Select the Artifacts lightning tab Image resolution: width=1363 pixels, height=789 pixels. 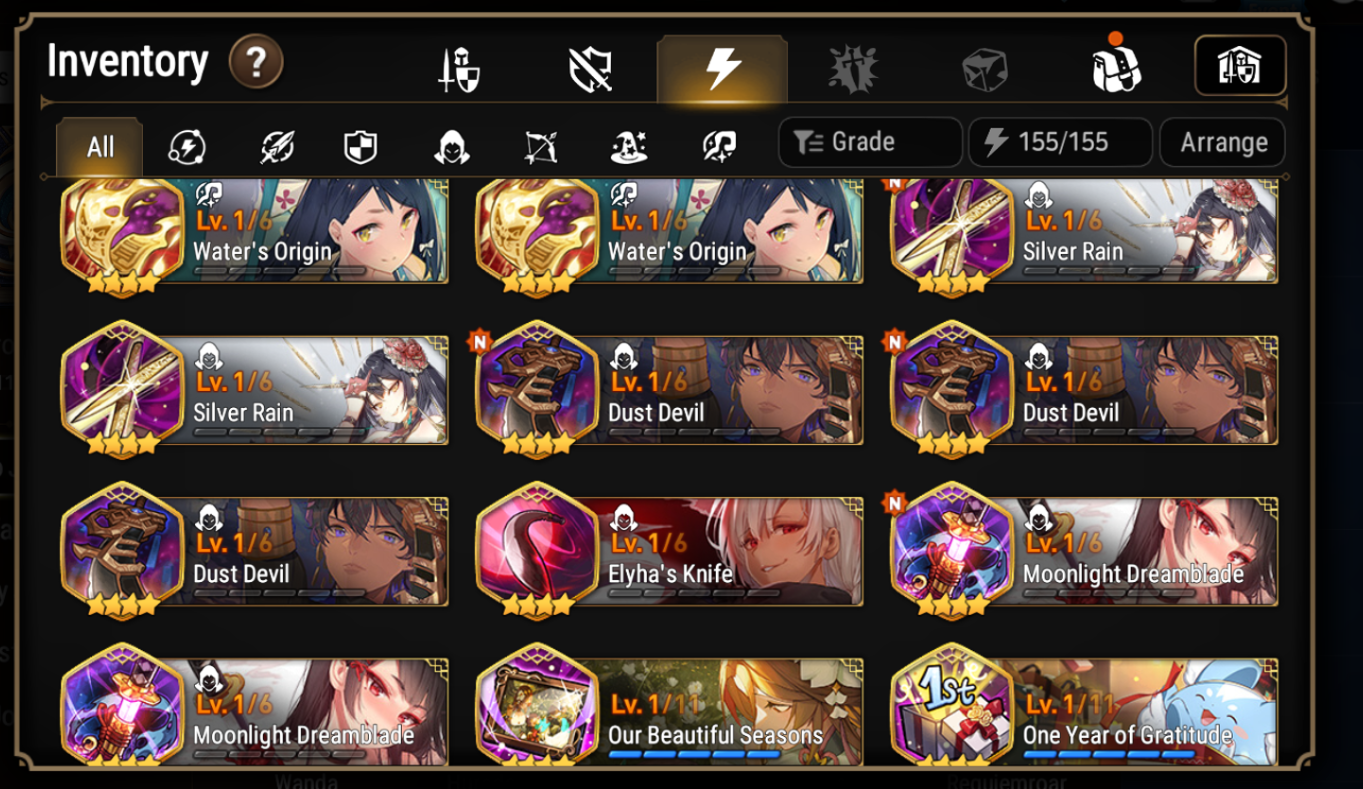point(720,66)
